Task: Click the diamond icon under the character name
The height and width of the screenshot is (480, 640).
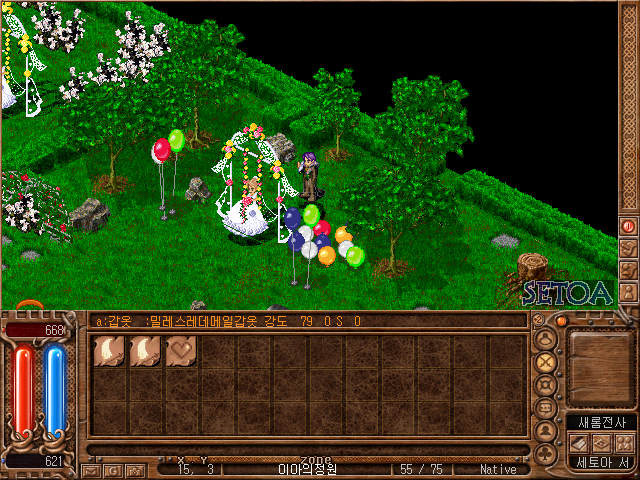Action: (x=601, y=443)
